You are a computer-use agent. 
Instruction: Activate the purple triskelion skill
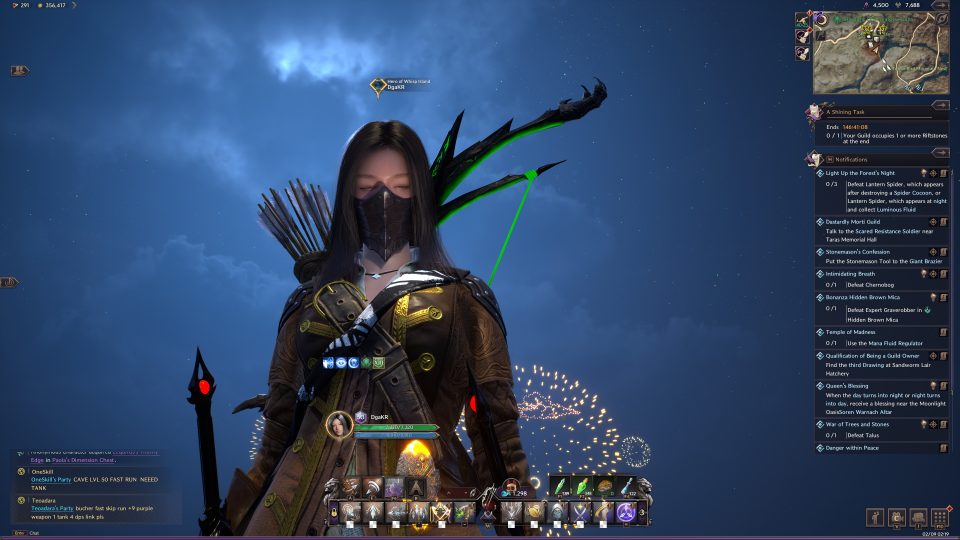[x=626, y=513]
